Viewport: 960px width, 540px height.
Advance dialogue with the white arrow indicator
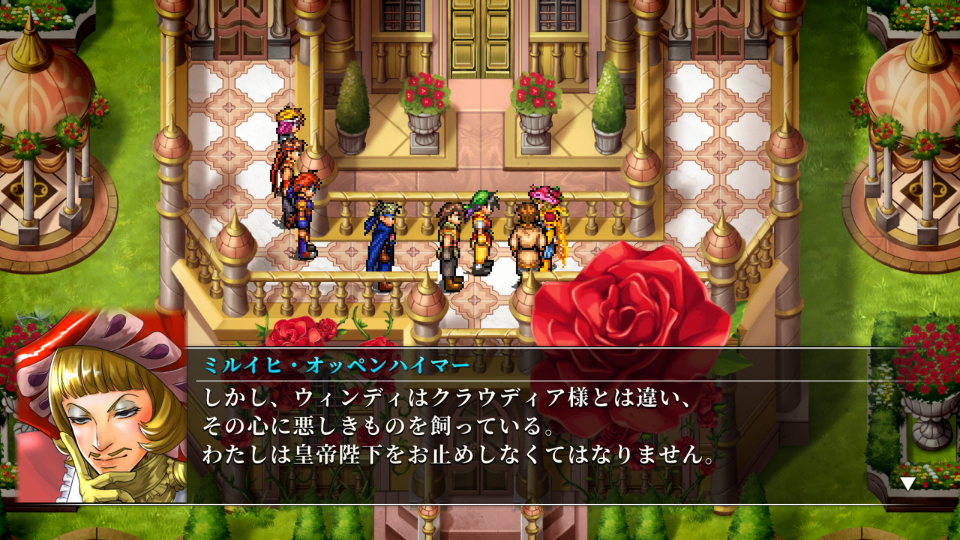coord(907,483)
